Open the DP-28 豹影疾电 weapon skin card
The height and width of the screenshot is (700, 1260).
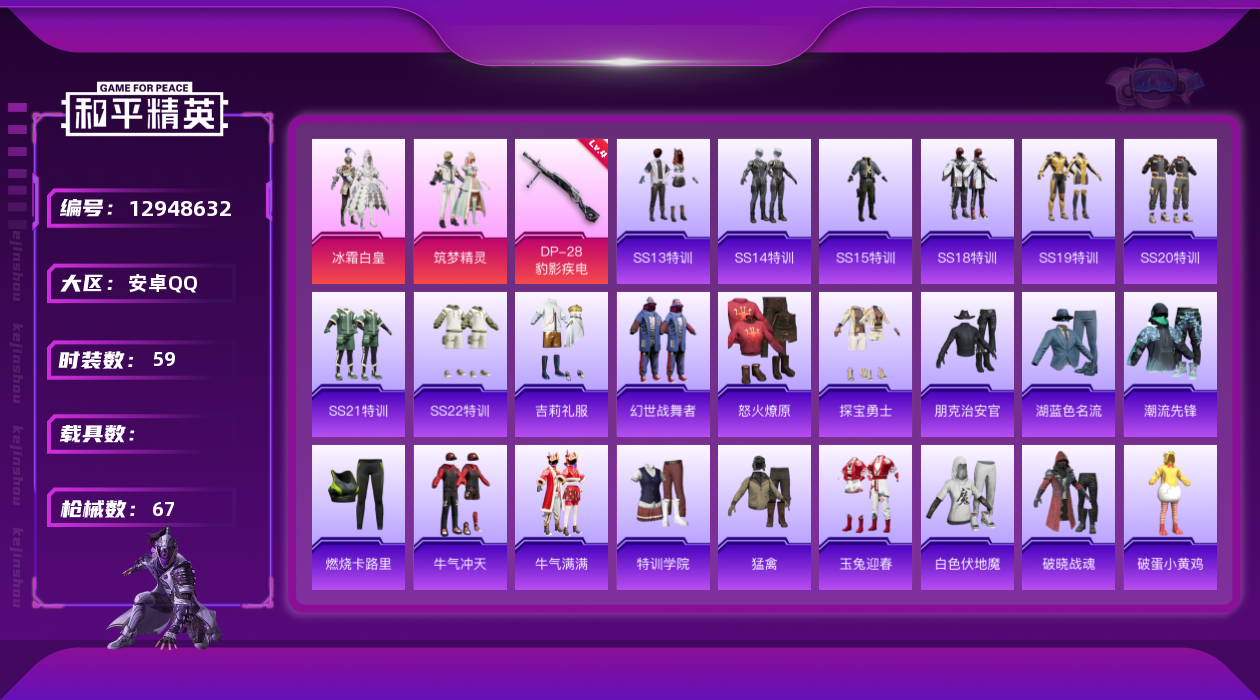click(x=561, y=210)
